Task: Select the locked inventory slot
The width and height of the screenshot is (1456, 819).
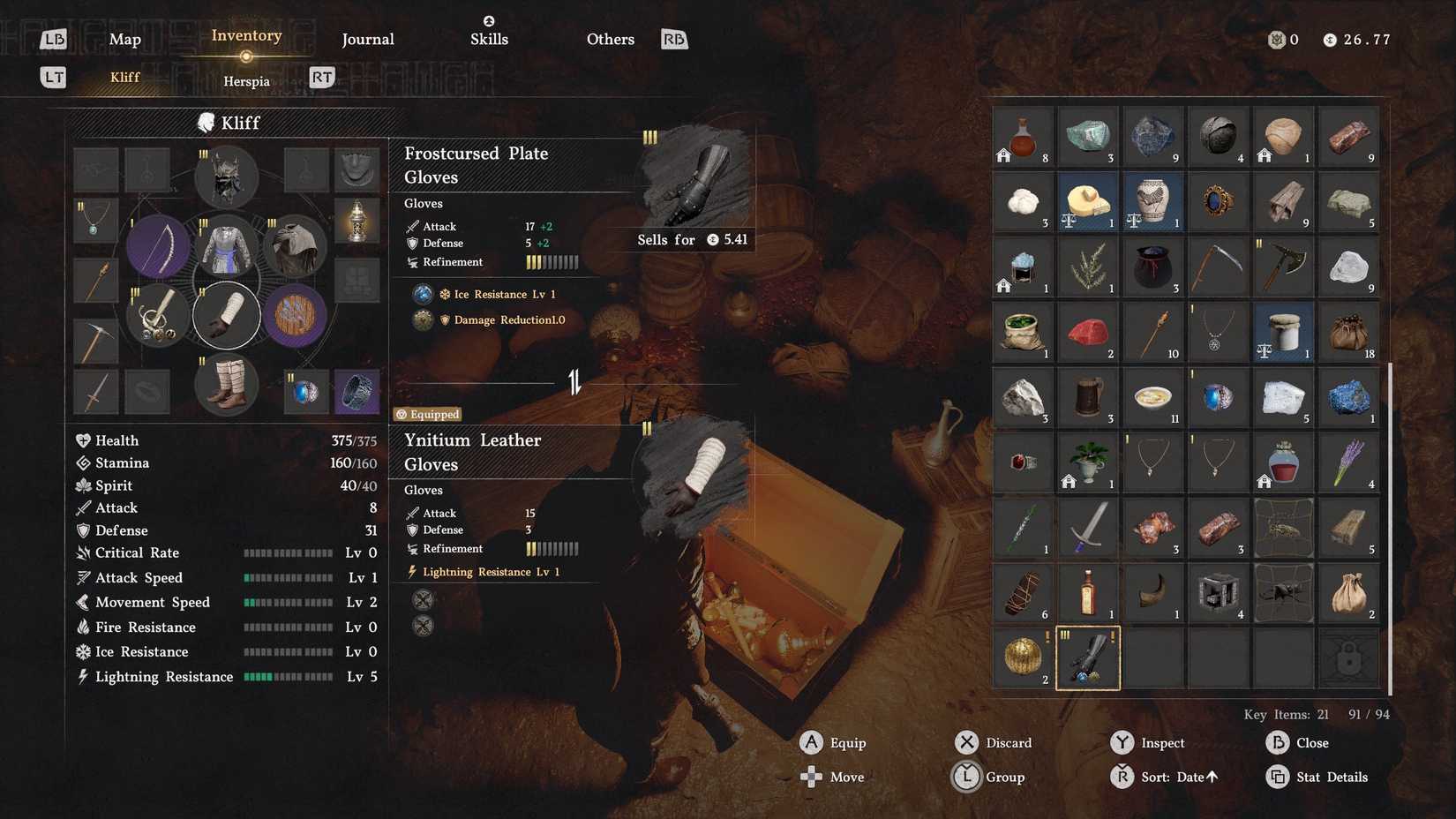Action: [x=1347, y=657]
